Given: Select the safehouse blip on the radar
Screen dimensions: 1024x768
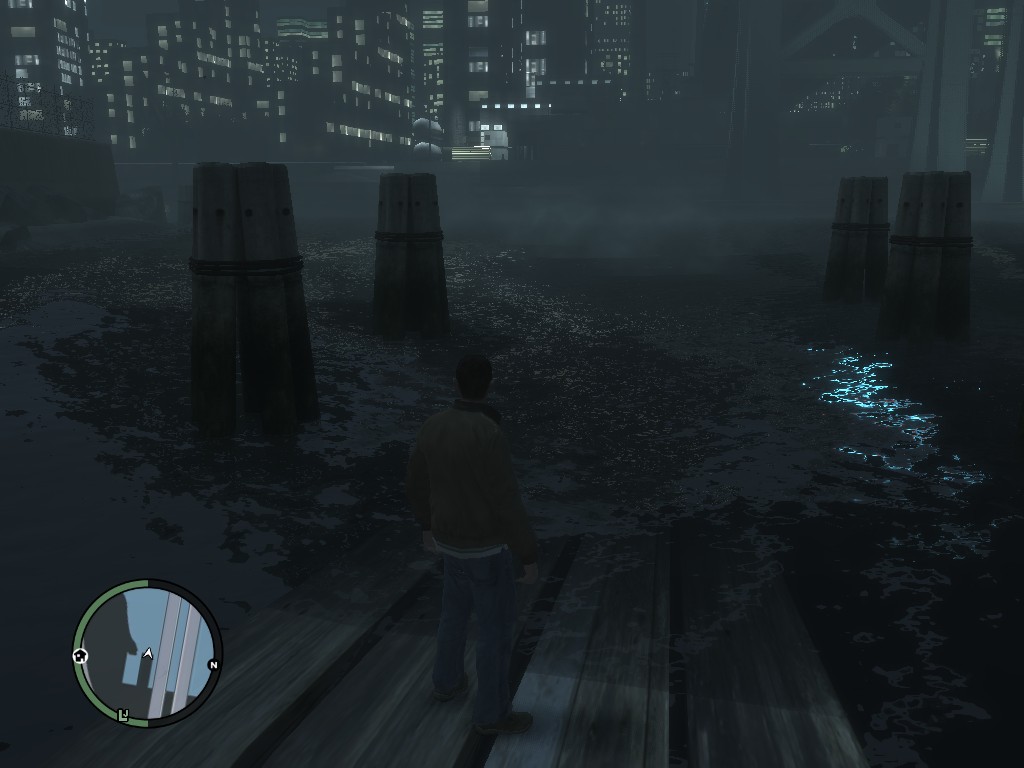Looking at the screenshot, I should pos(80,656).
